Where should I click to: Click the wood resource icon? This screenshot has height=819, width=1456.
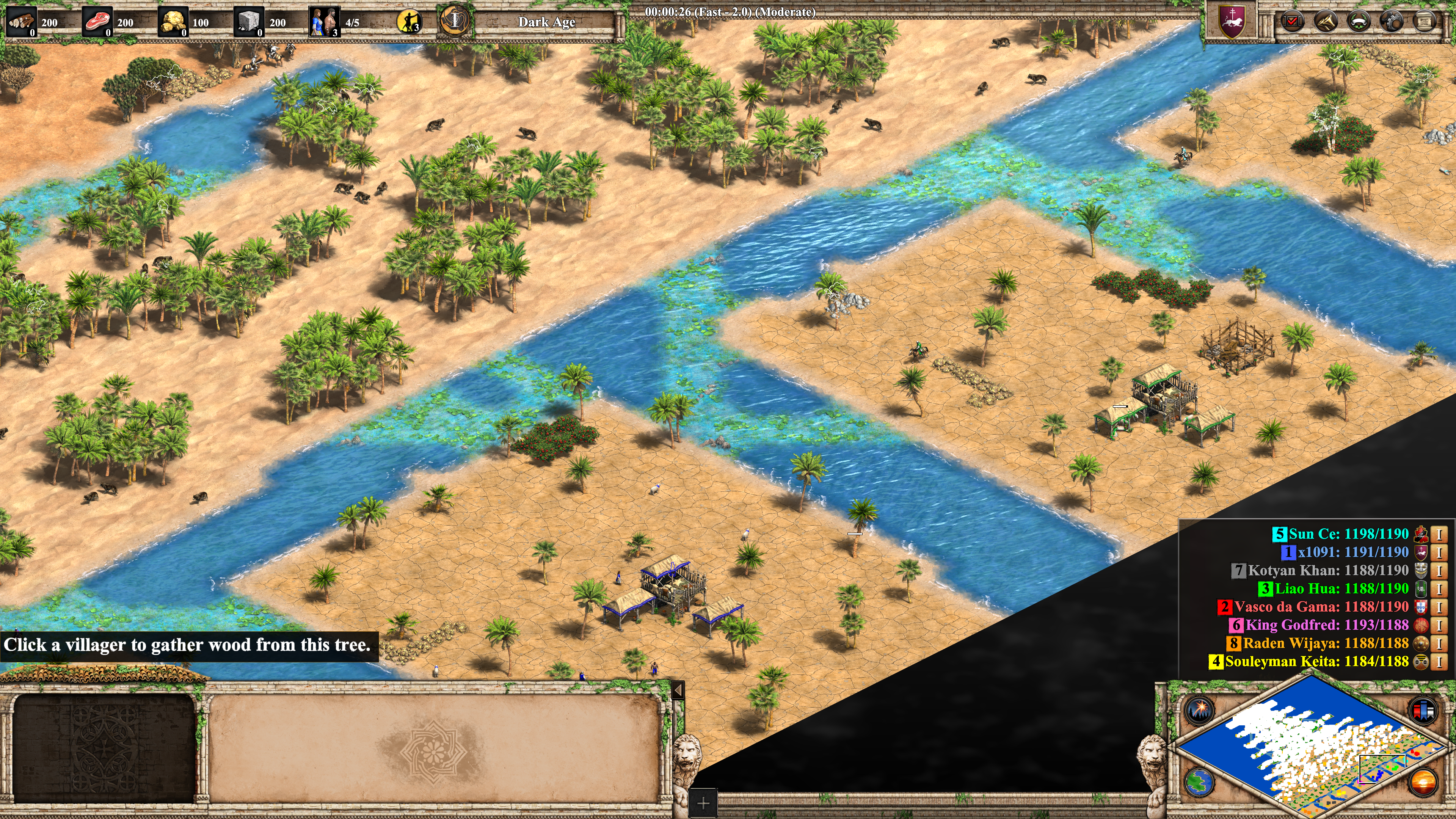21,22
